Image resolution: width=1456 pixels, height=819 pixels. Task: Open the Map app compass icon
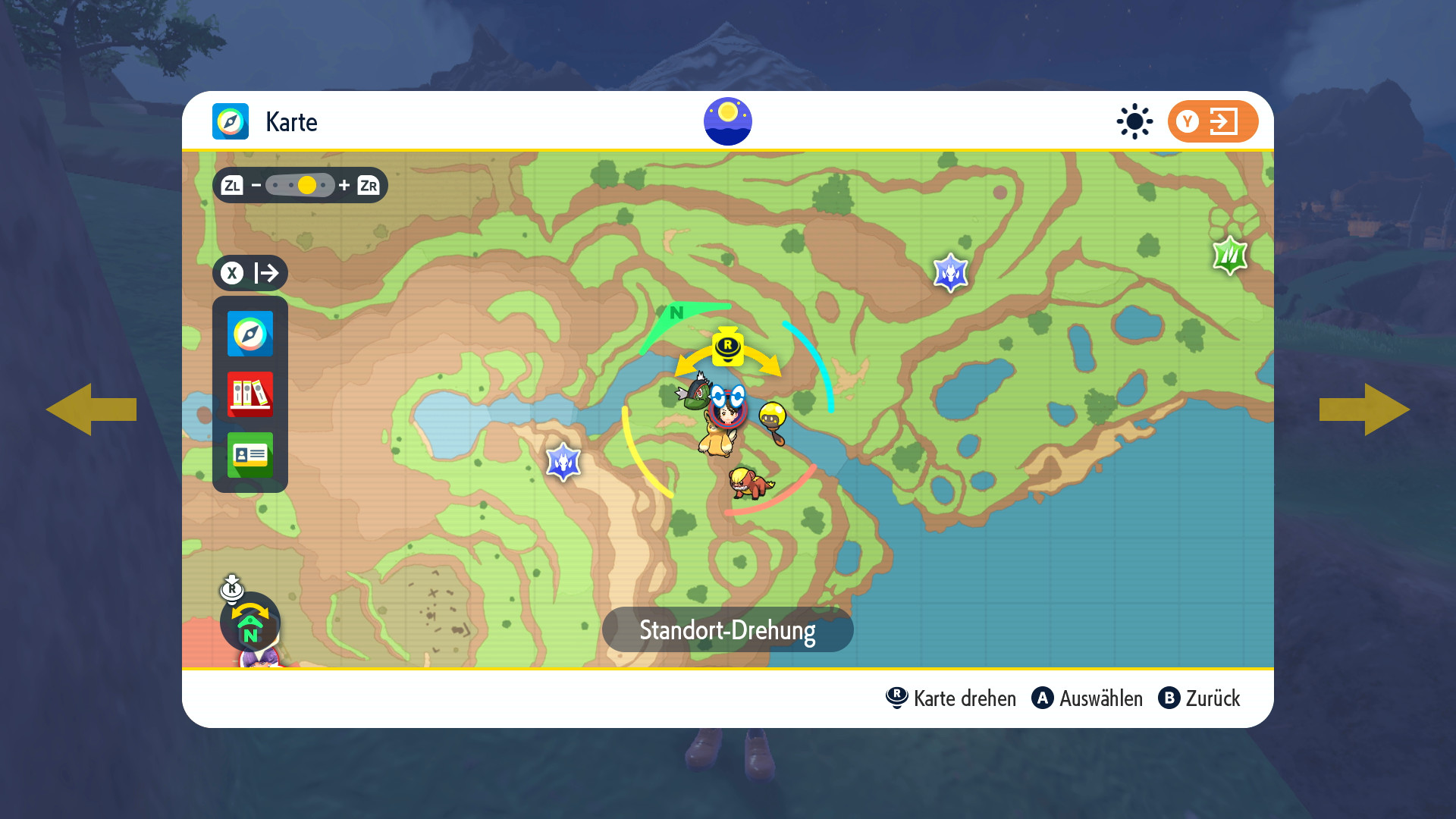pyautogui.click(x=249, y=334)
